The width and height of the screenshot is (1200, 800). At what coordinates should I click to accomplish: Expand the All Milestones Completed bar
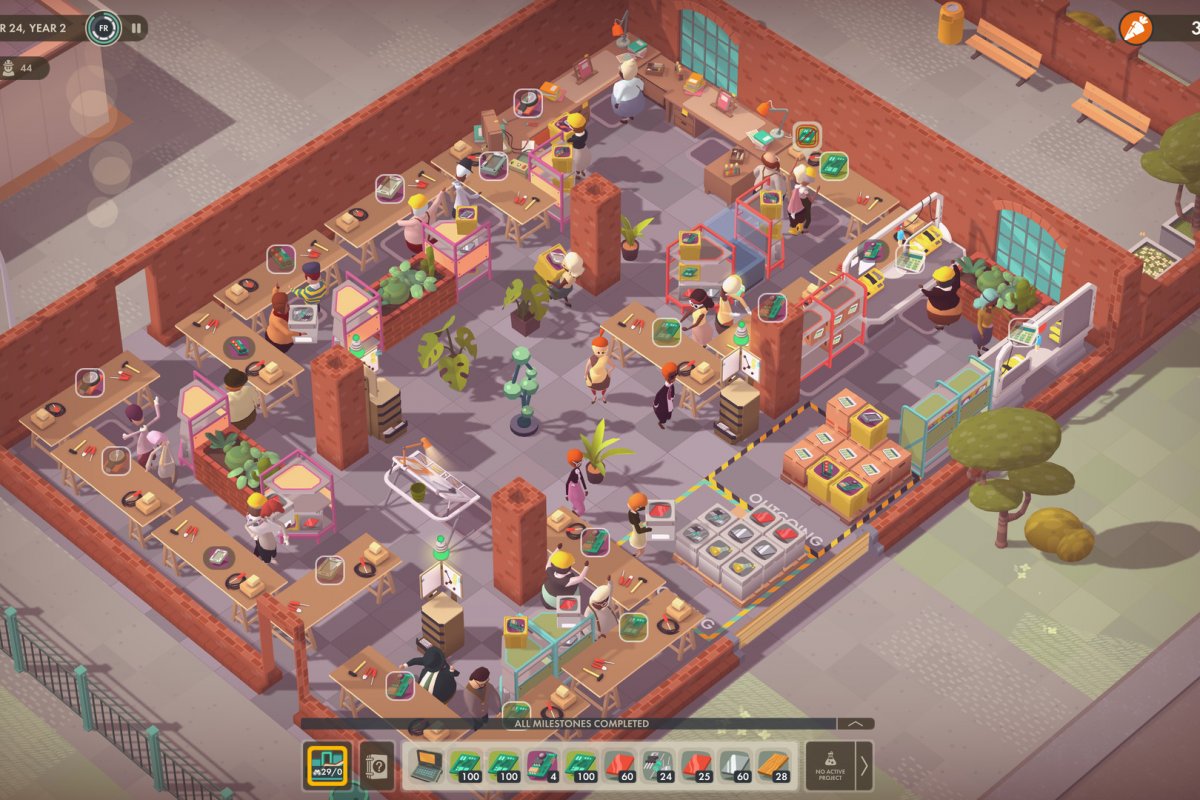point(855,723)
